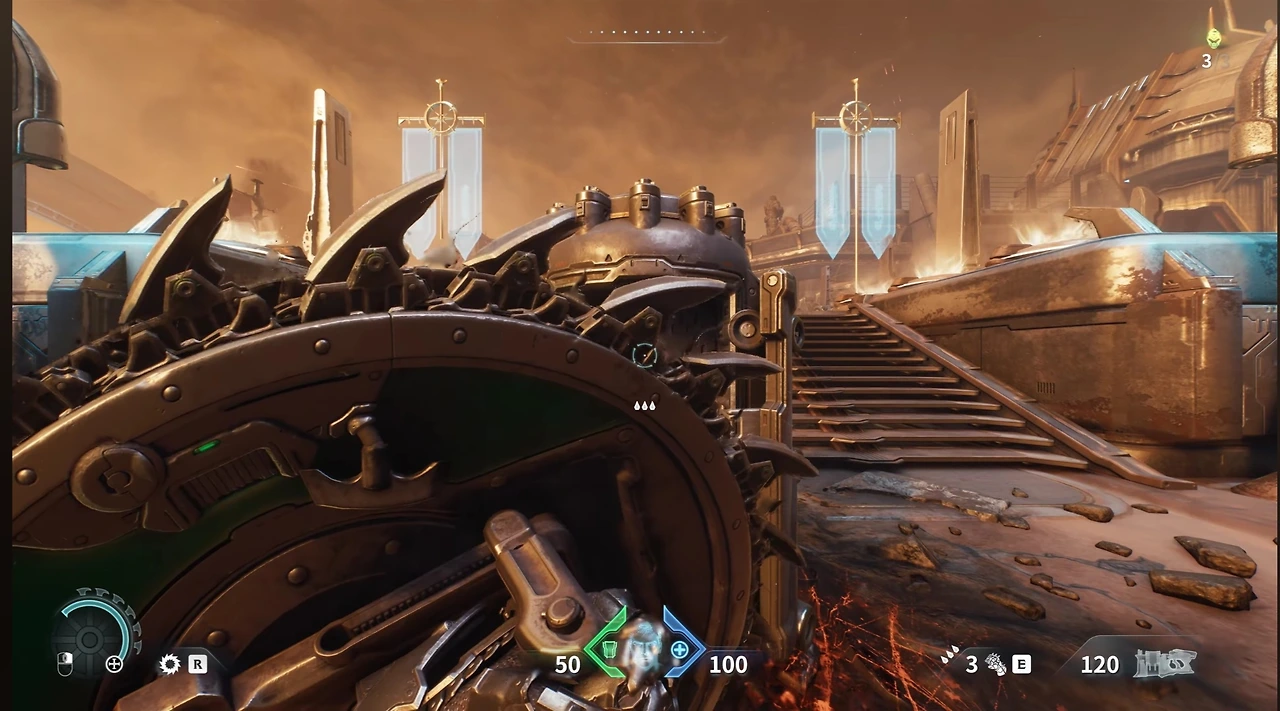1280x711 pixels.
Task: Click the blue health cross icon
Action: tap(680, 651)
